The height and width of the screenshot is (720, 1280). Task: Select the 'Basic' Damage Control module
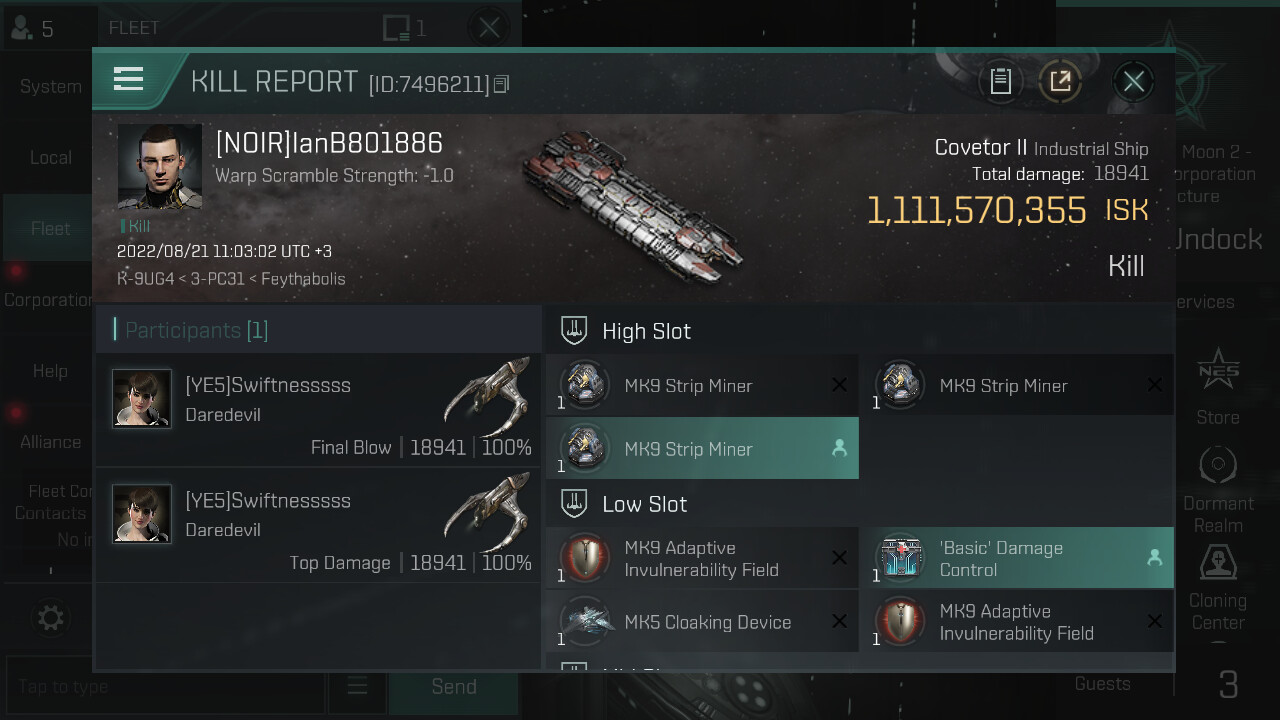[x=1016, y=558]
